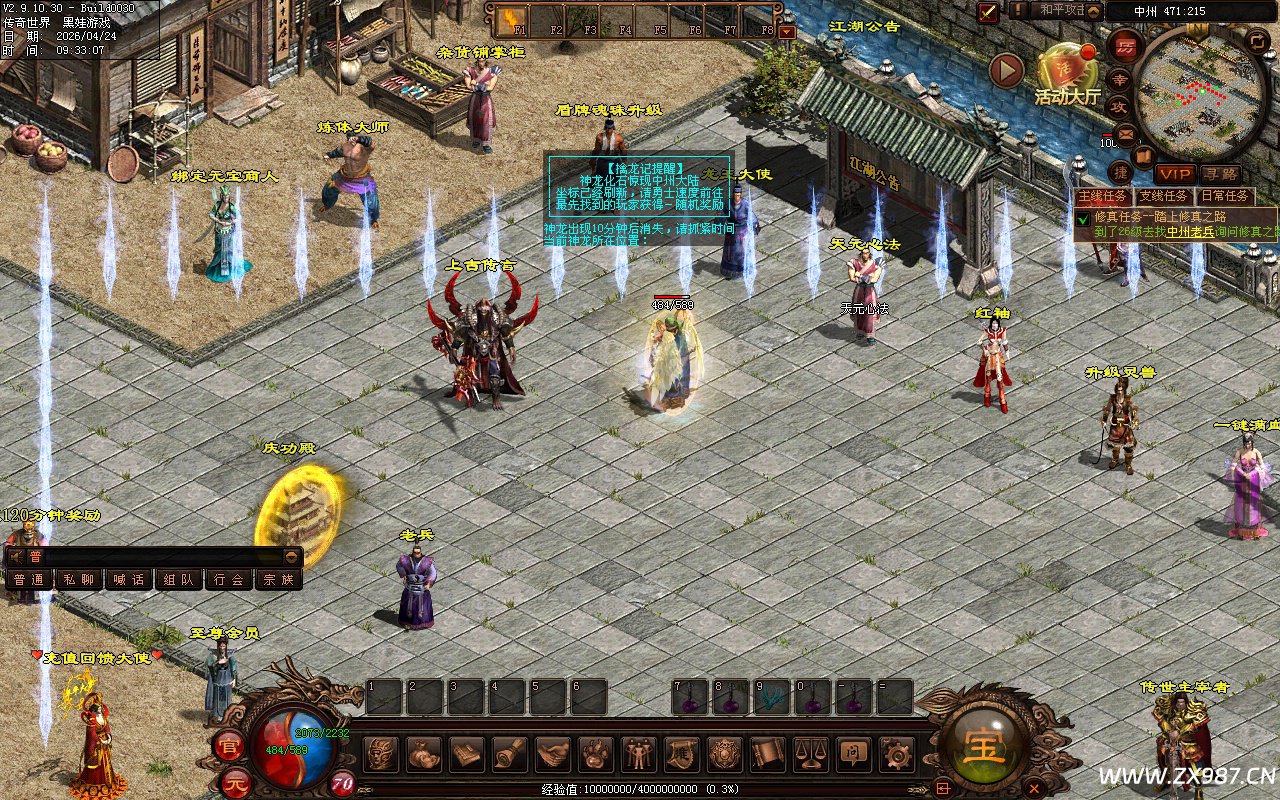This screenshot has width=1280, height=800.
Task: Click the VIP button
Action: click(1175, 174)
